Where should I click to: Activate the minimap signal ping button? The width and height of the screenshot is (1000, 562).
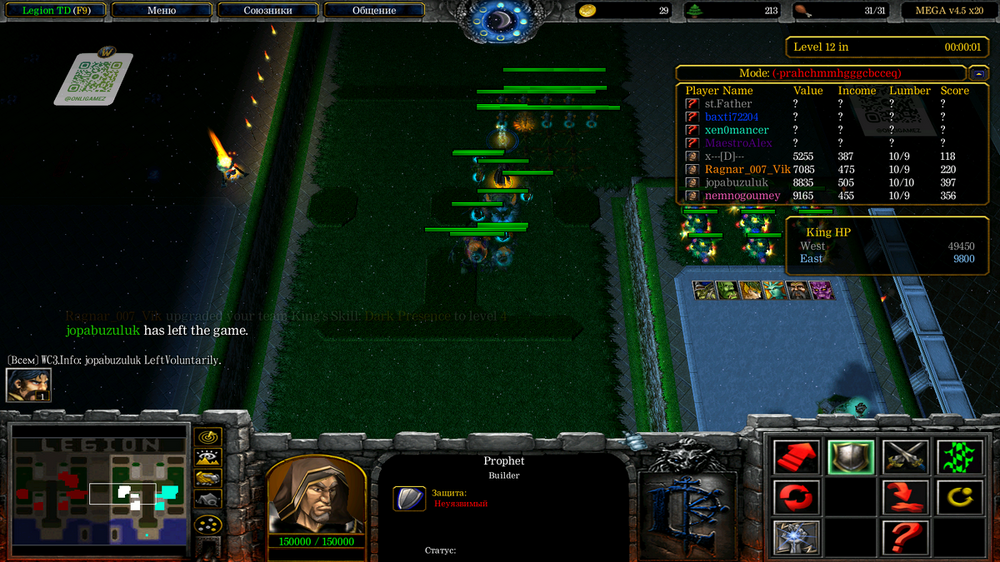(x=208, y=437)
